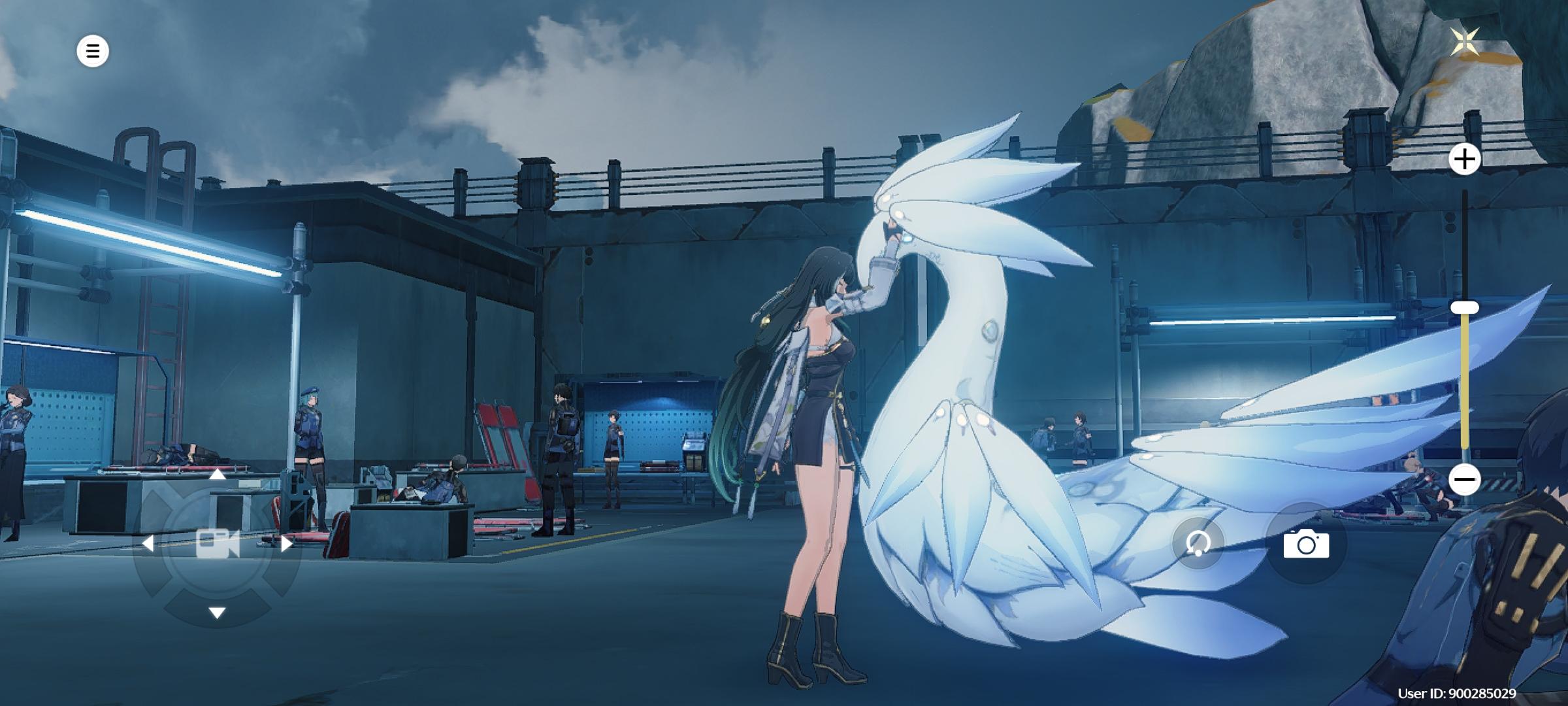Pan camera left with the left arrow
Viewport: 1568px width, 706px height.
point(148,543)
